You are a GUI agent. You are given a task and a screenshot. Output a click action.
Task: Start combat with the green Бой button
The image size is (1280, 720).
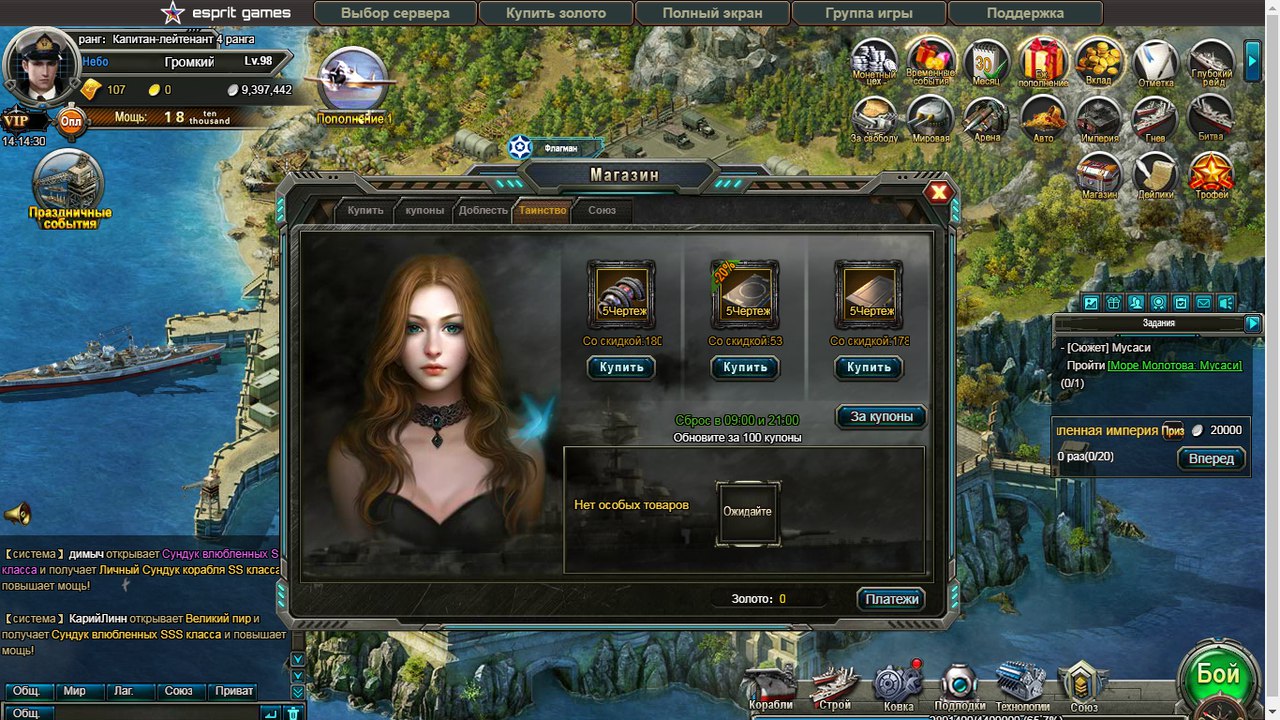[1217, 675]
